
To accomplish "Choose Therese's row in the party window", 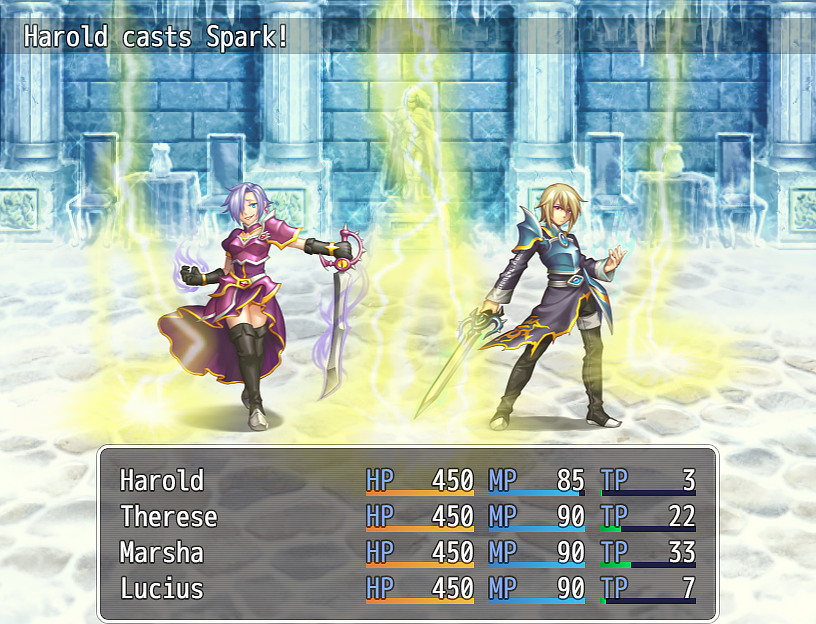I will pyautogui.click(x=168, y=517).
